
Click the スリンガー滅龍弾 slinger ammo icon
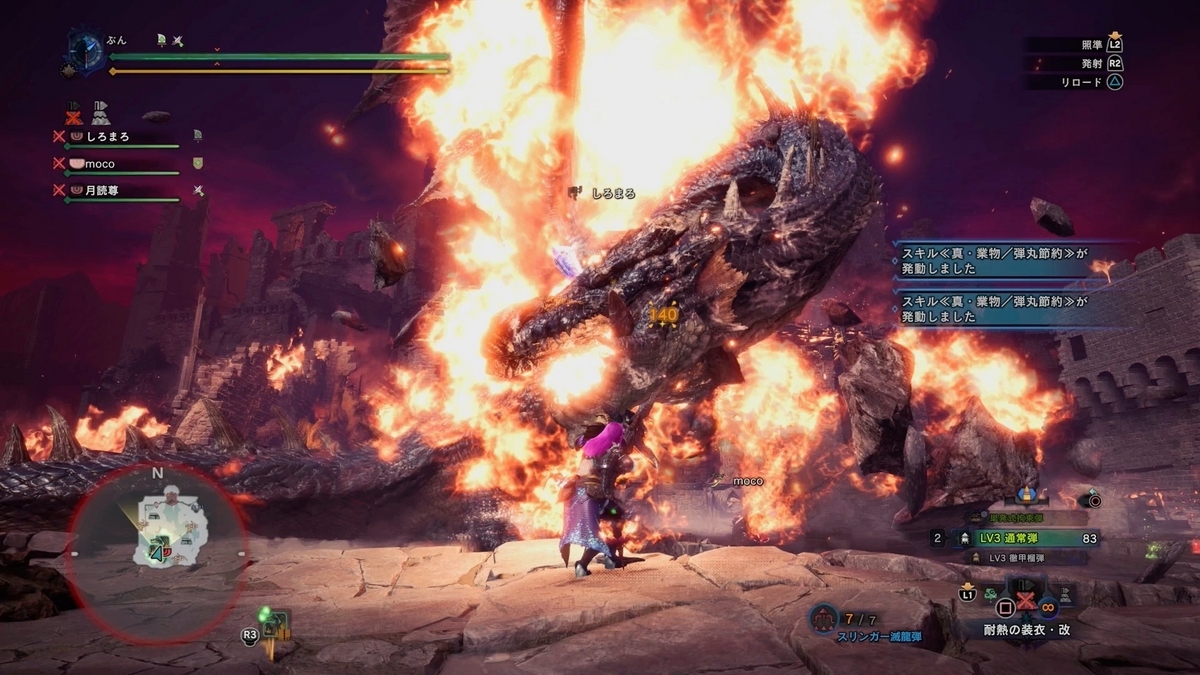point(825,619)
